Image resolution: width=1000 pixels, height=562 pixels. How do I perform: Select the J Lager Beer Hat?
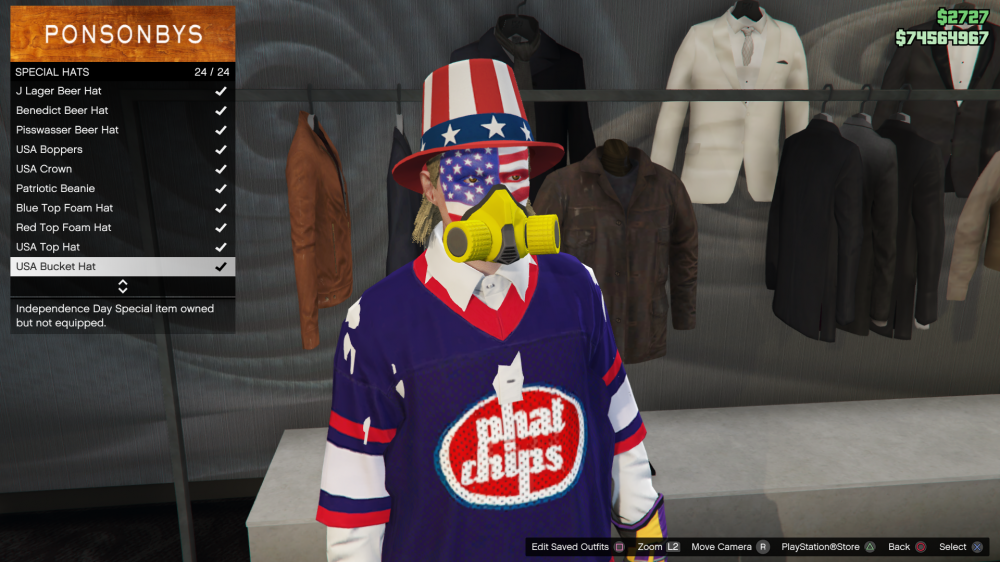point(122,91)
